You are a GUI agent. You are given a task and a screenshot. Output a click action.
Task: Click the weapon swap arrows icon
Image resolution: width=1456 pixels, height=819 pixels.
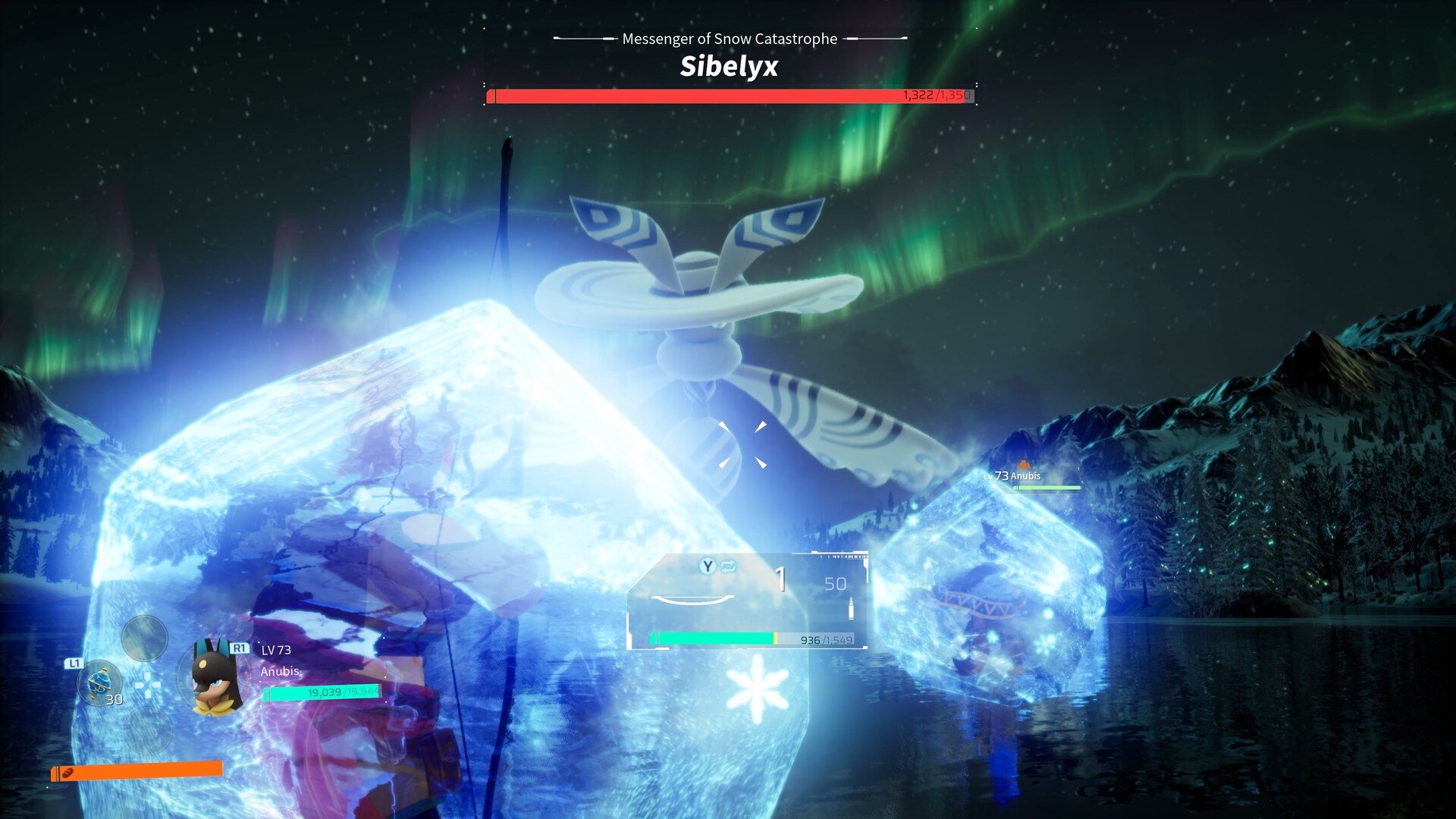(x=729, y=566)
